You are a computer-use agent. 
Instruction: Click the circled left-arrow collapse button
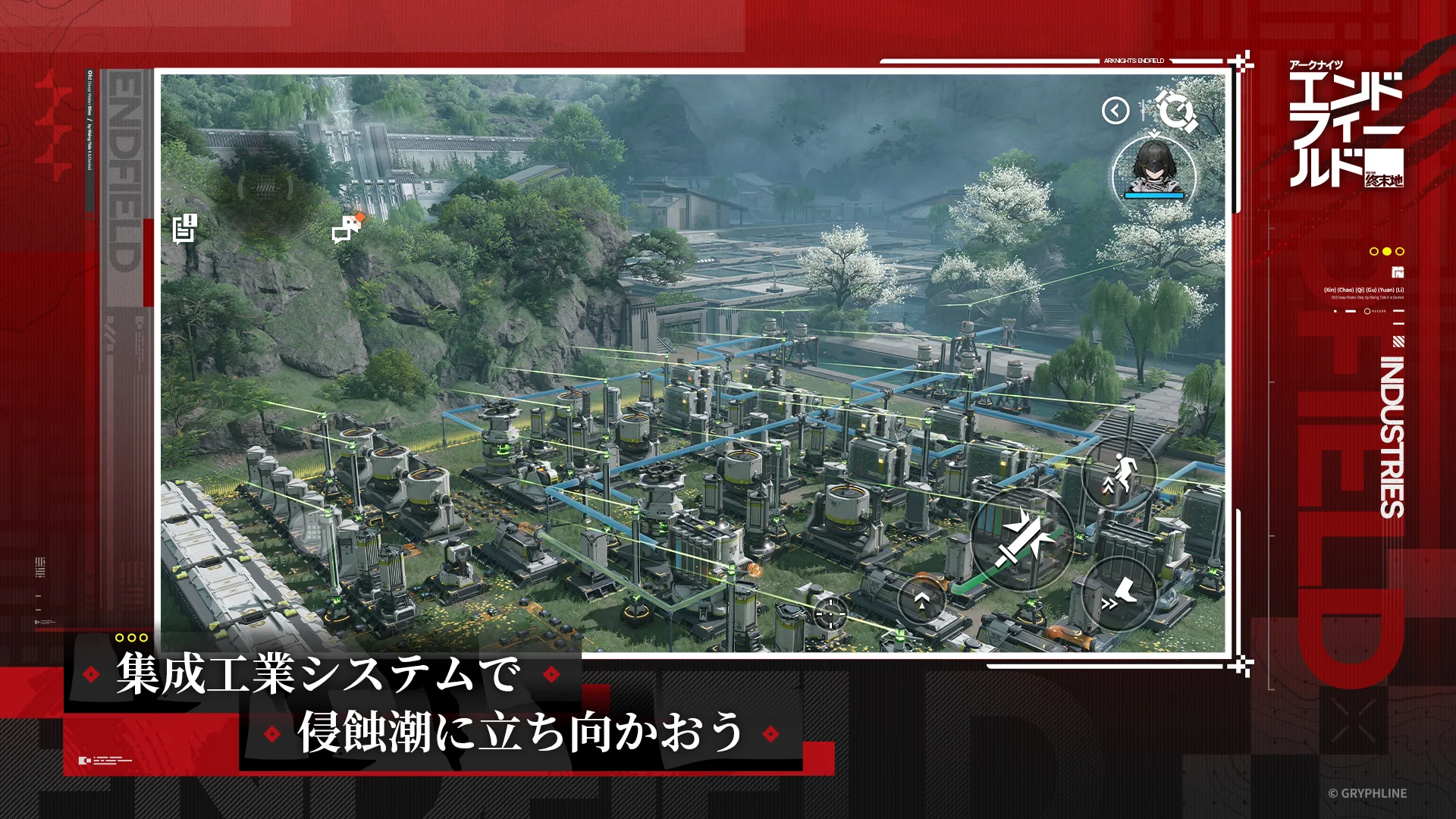pos(1116,111)
